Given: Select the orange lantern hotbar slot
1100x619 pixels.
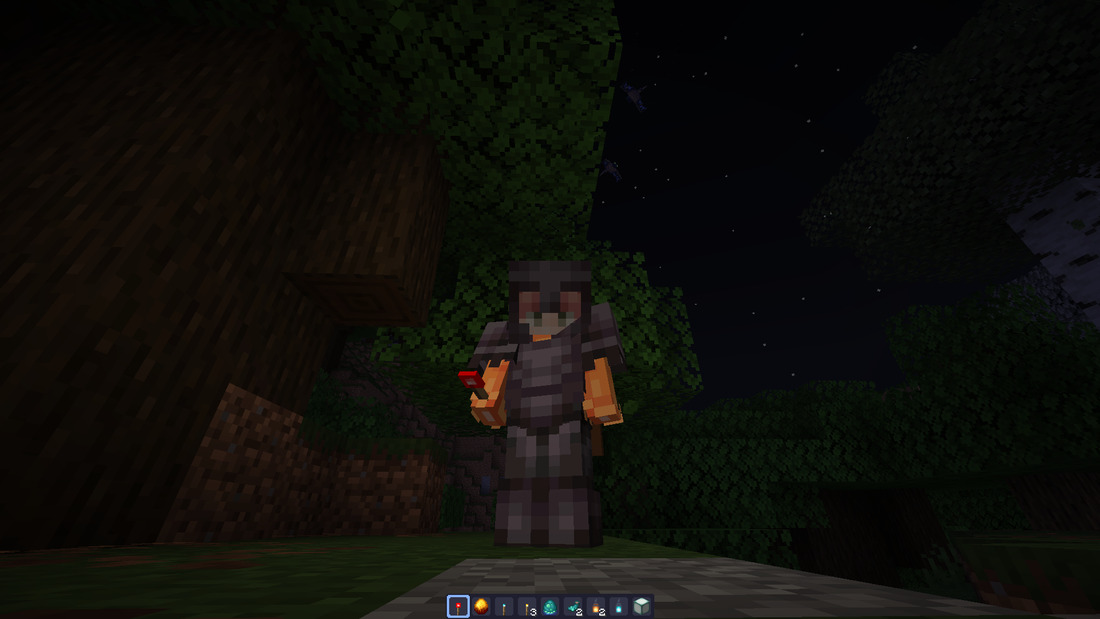Looking at the screenshot, I should point(597,606).
